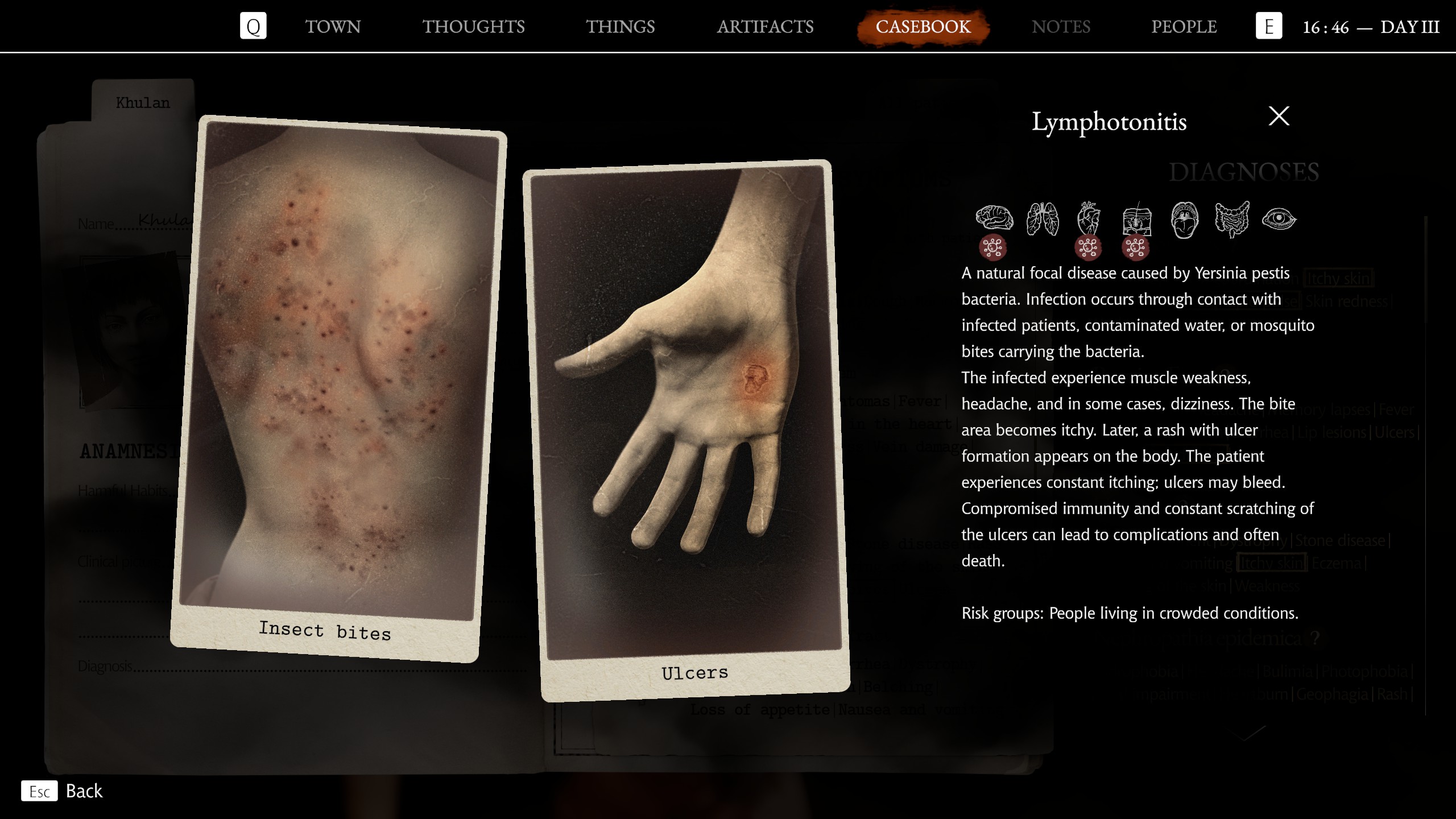Screen dimensions: 1456x819
Task: Select the Insect bites symptom card
Action: pos(338,387)
